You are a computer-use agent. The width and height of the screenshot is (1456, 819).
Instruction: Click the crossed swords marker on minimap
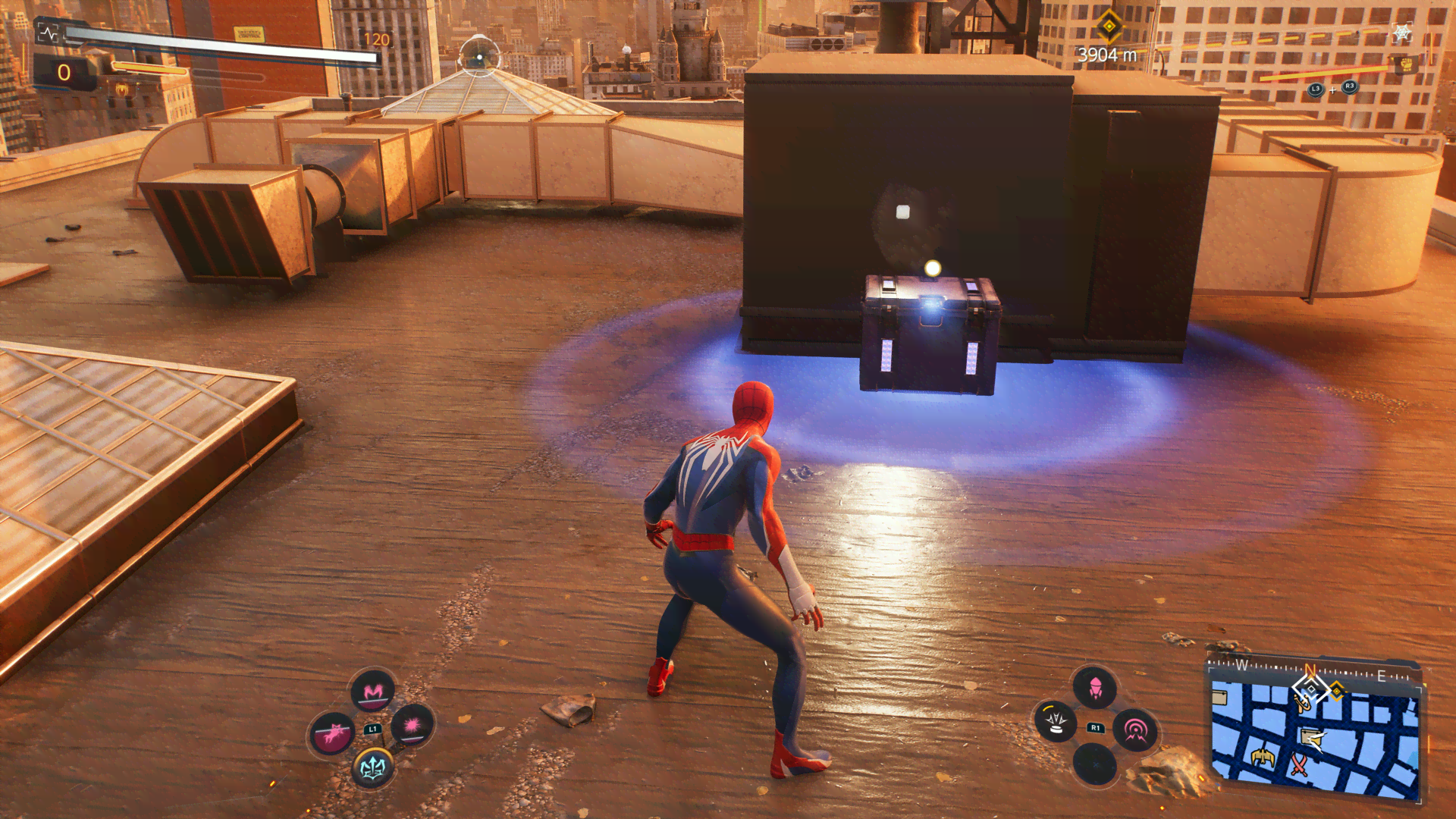[1299, 764]
